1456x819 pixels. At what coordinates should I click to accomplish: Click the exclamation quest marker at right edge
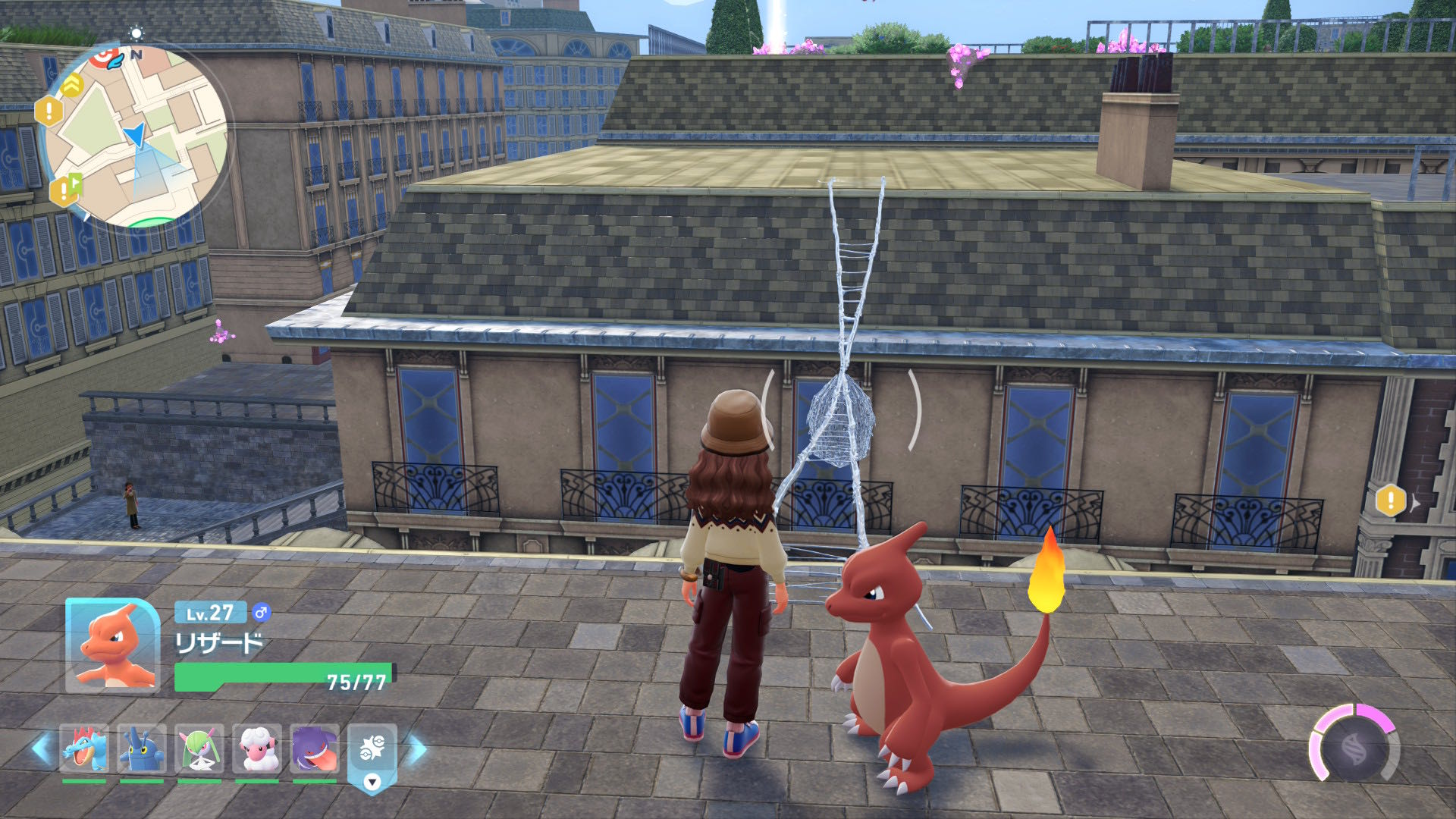coord(1390,500)
